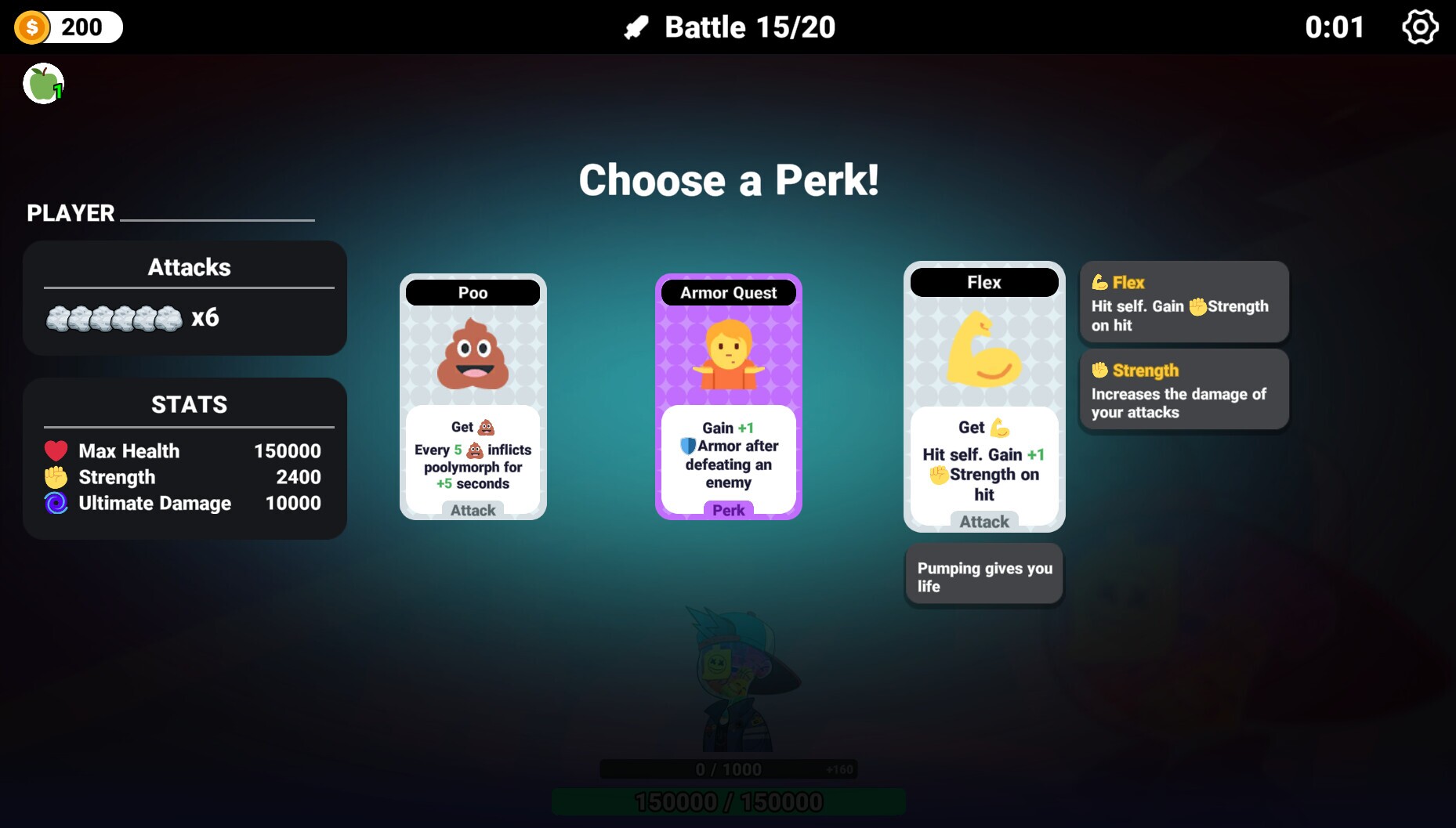The image size is (1456, 828).
Task: Open the settings gear
Action: pyautogui.click(x=1422, y=27)
